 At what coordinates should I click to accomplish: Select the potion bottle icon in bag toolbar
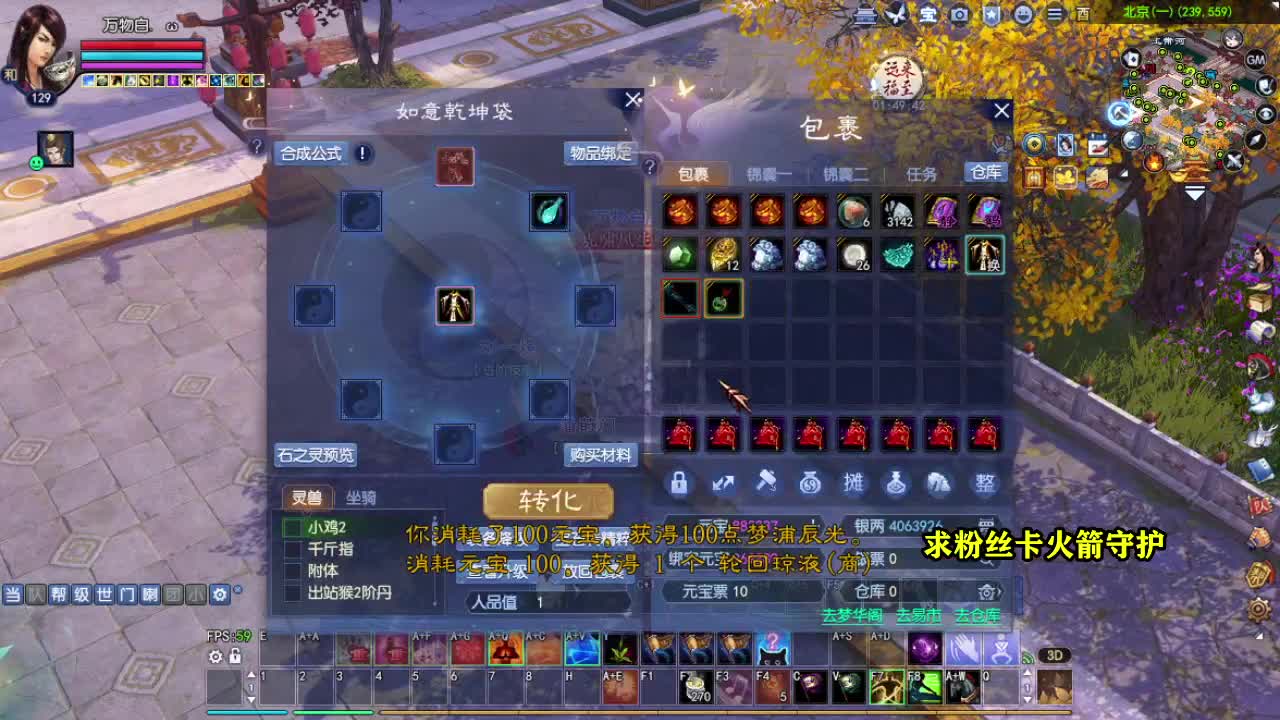coord(897,483)
